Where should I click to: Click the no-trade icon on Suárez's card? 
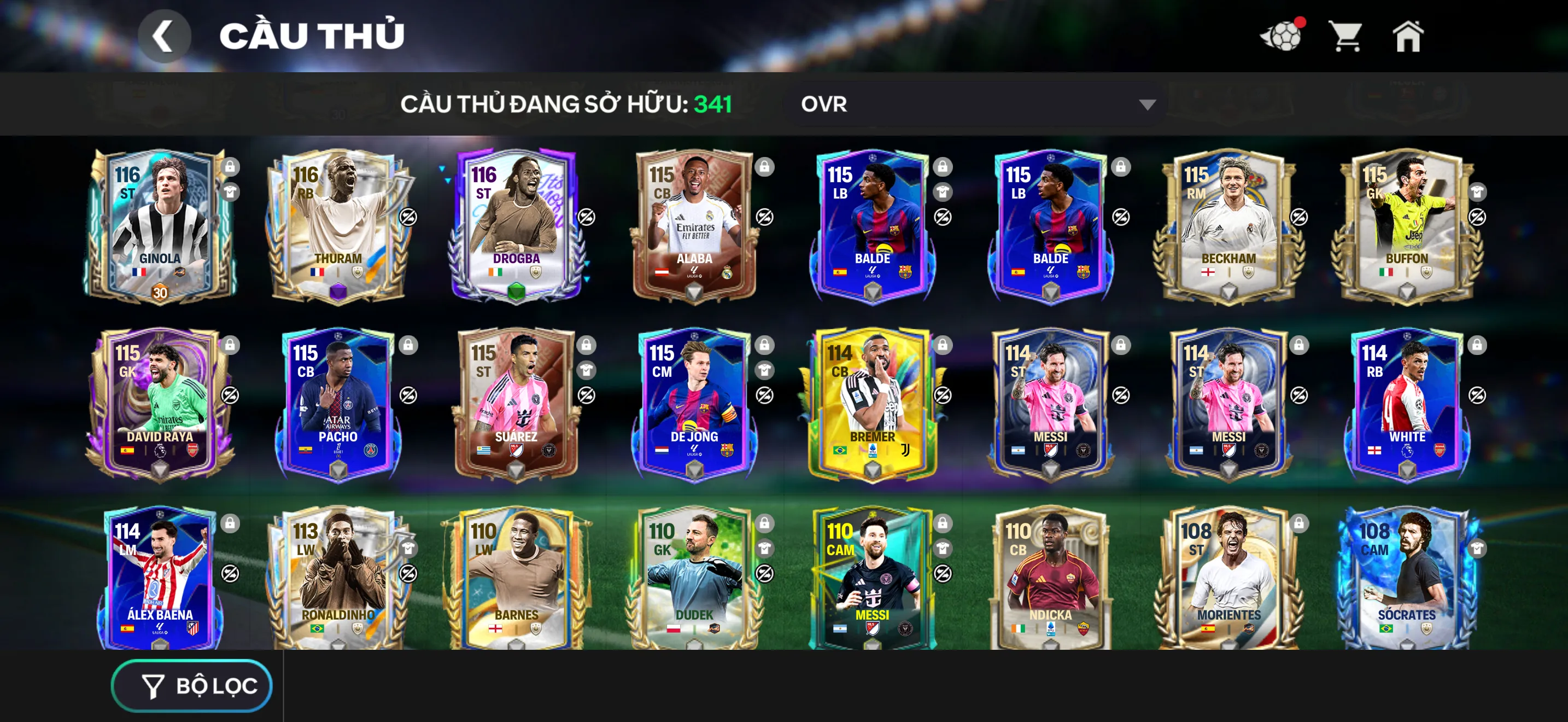586,394
